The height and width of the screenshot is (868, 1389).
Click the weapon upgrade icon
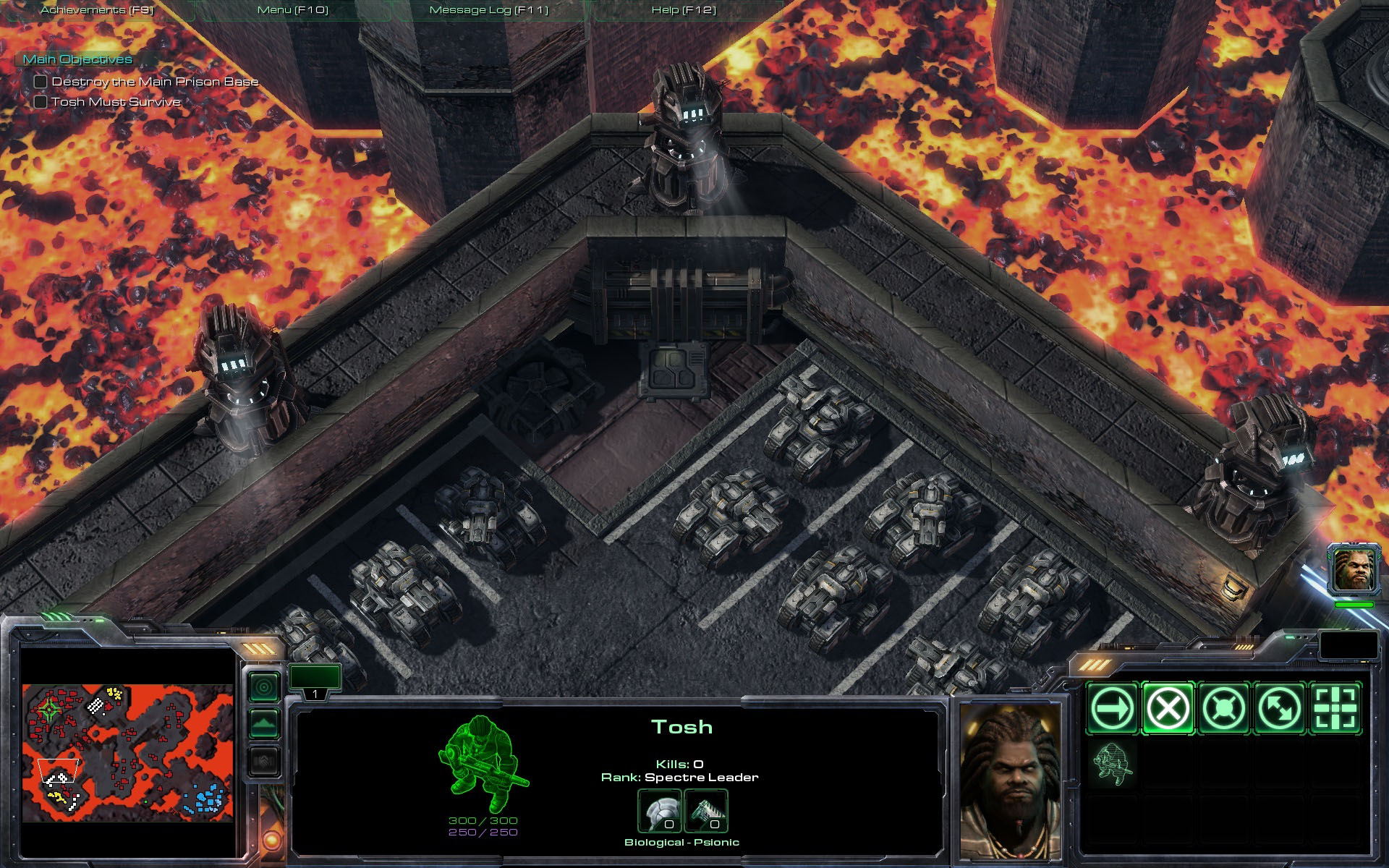[705, 812]
